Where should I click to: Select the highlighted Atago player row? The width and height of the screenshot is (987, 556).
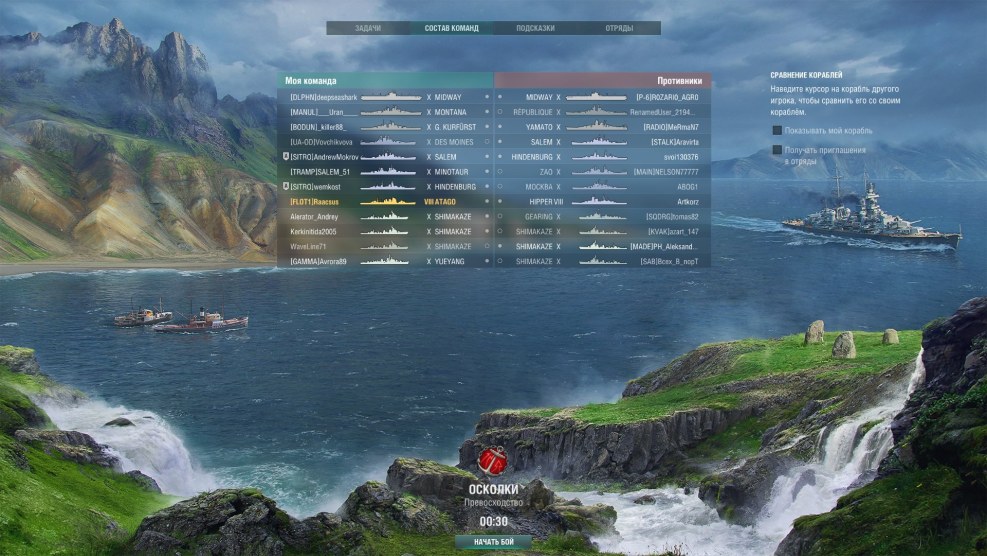(x=385, y=202)
